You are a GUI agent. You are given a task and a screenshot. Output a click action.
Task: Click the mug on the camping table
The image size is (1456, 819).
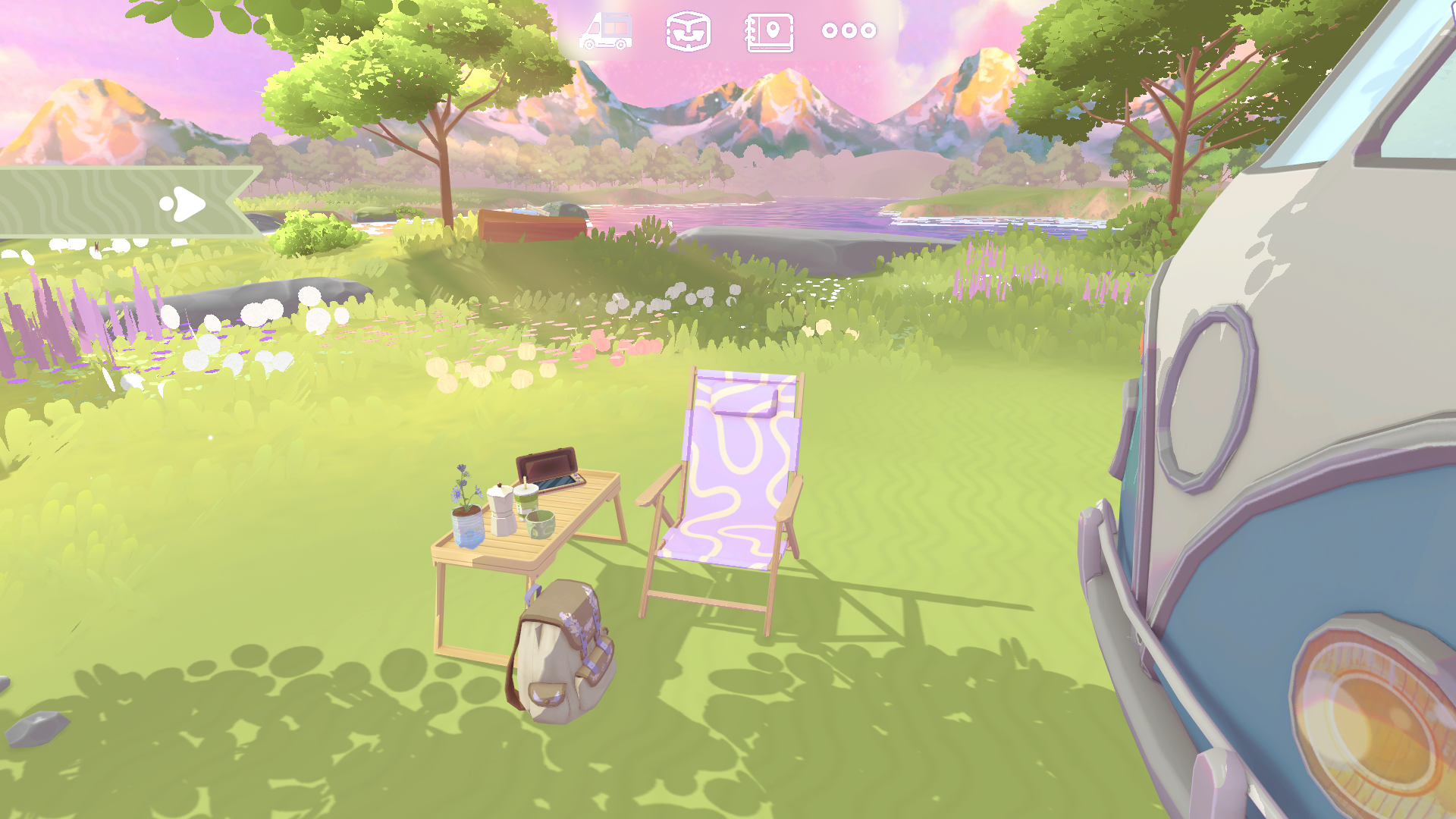541,526
